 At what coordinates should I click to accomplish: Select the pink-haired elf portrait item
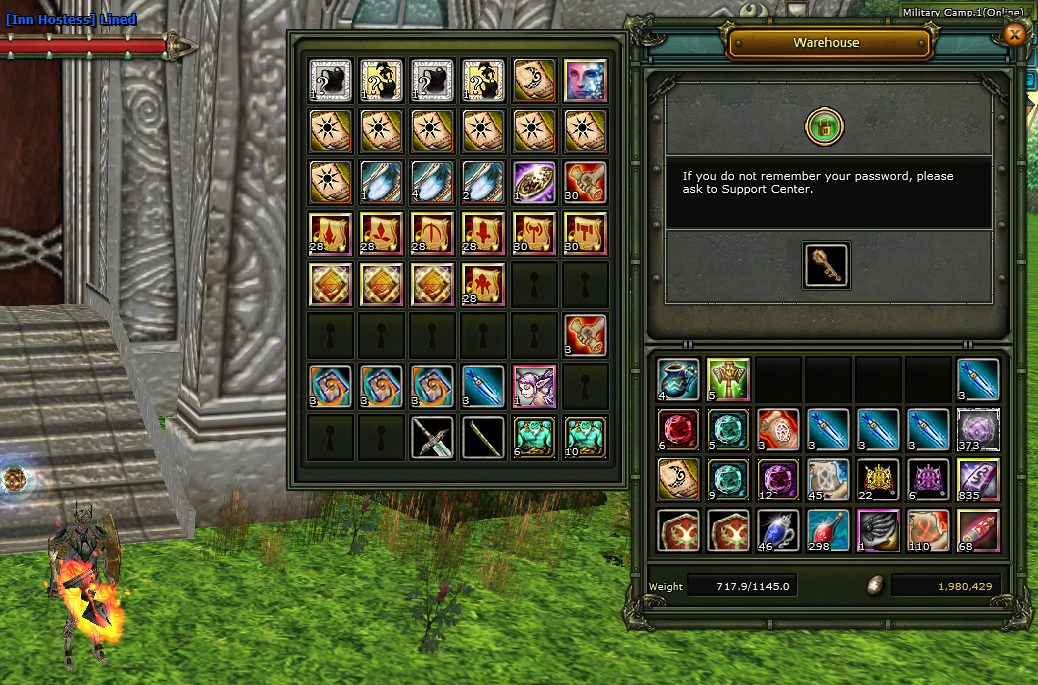click(x=534, y=386)
